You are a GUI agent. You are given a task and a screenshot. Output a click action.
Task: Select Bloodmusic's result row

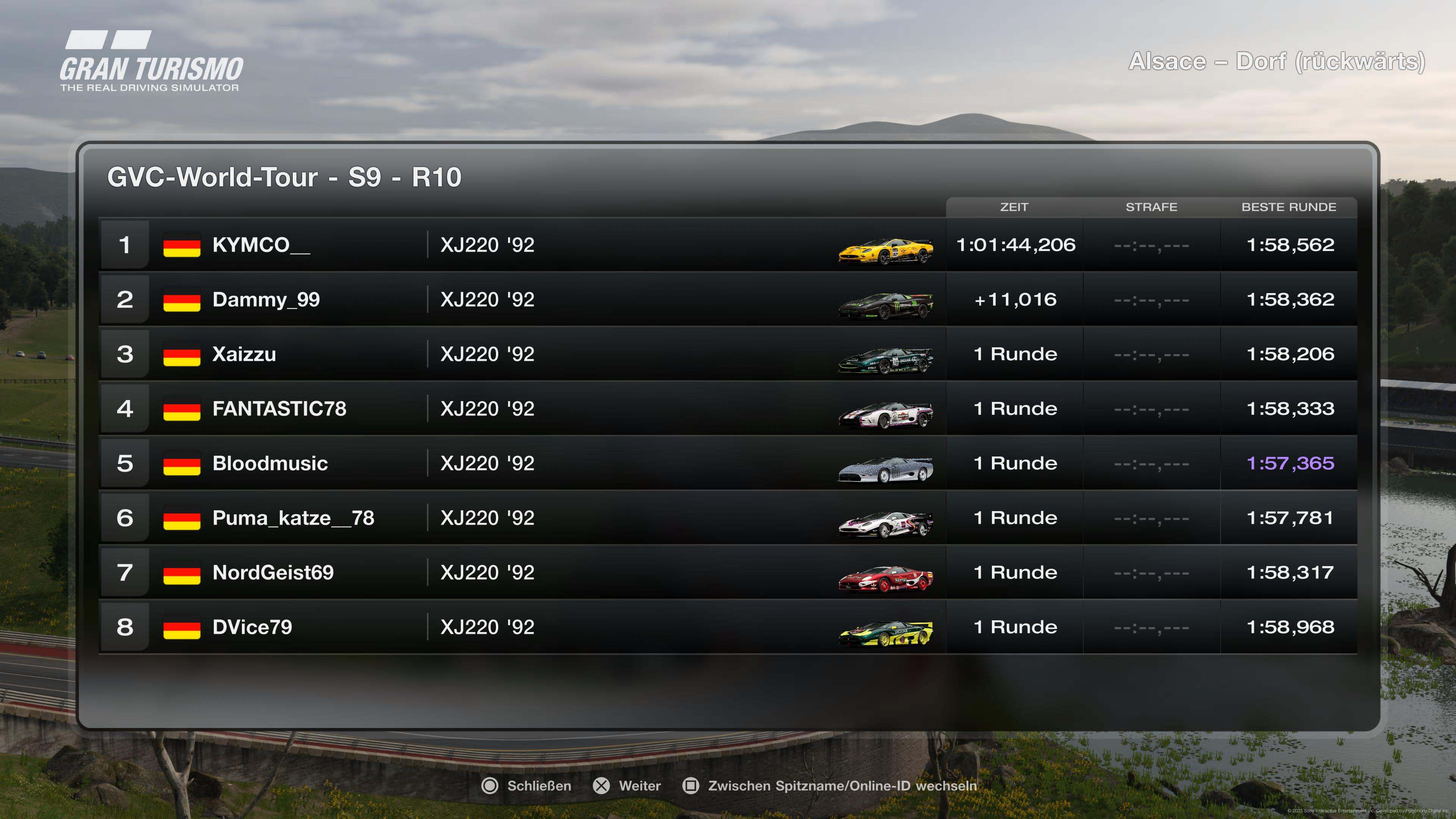270,463
